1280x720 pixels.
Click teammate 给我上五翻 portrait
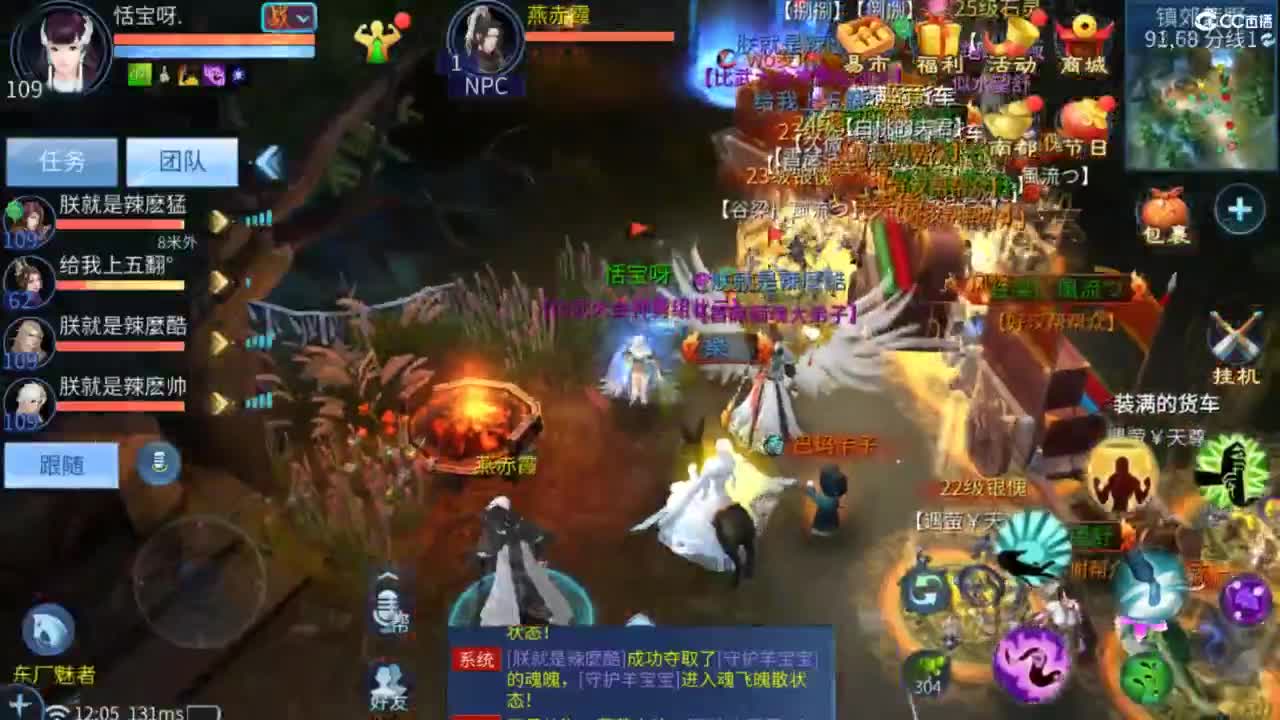(x=27, y=281)
